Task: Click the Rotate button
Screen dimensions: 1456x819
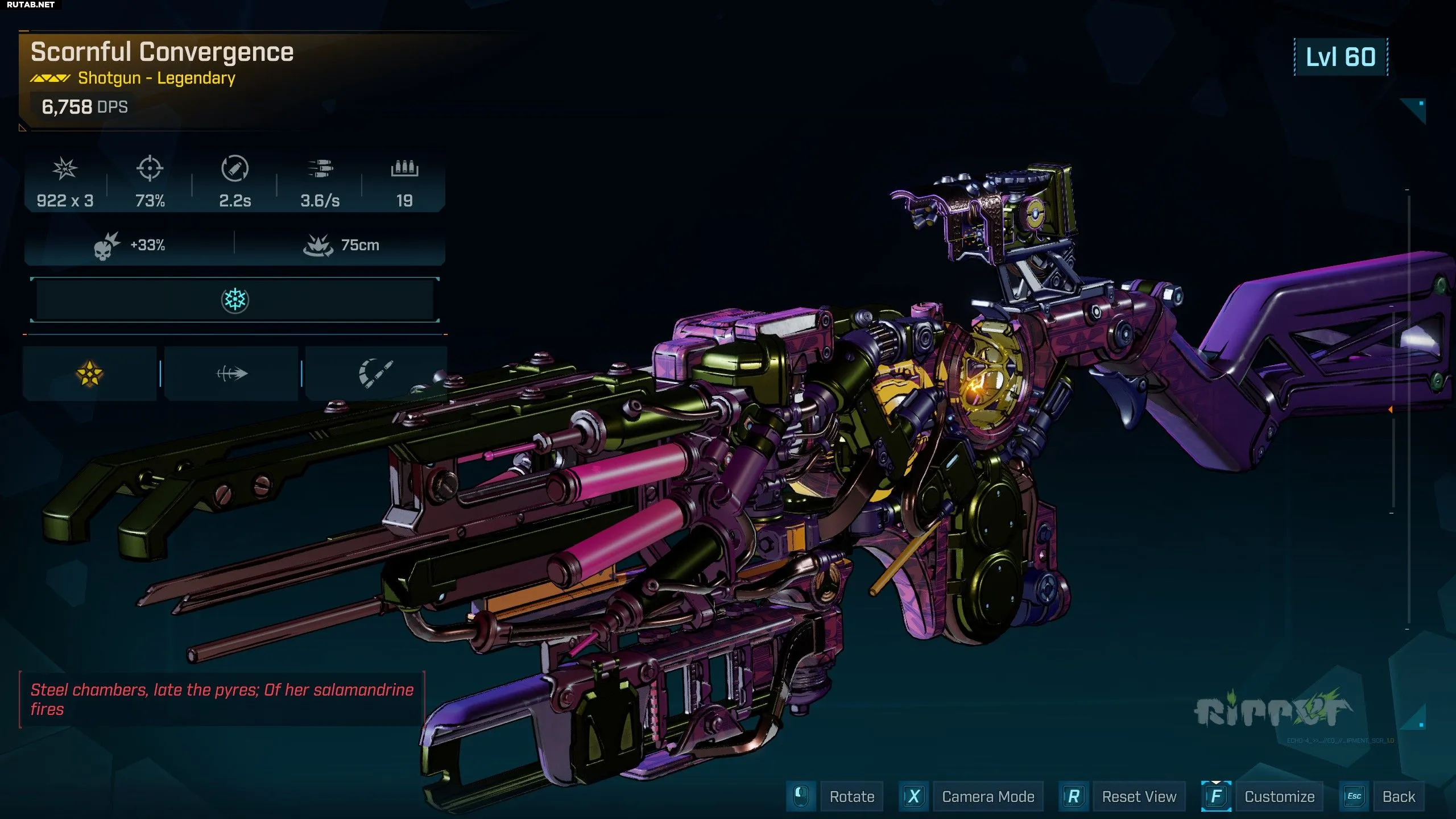Action: 851,796
